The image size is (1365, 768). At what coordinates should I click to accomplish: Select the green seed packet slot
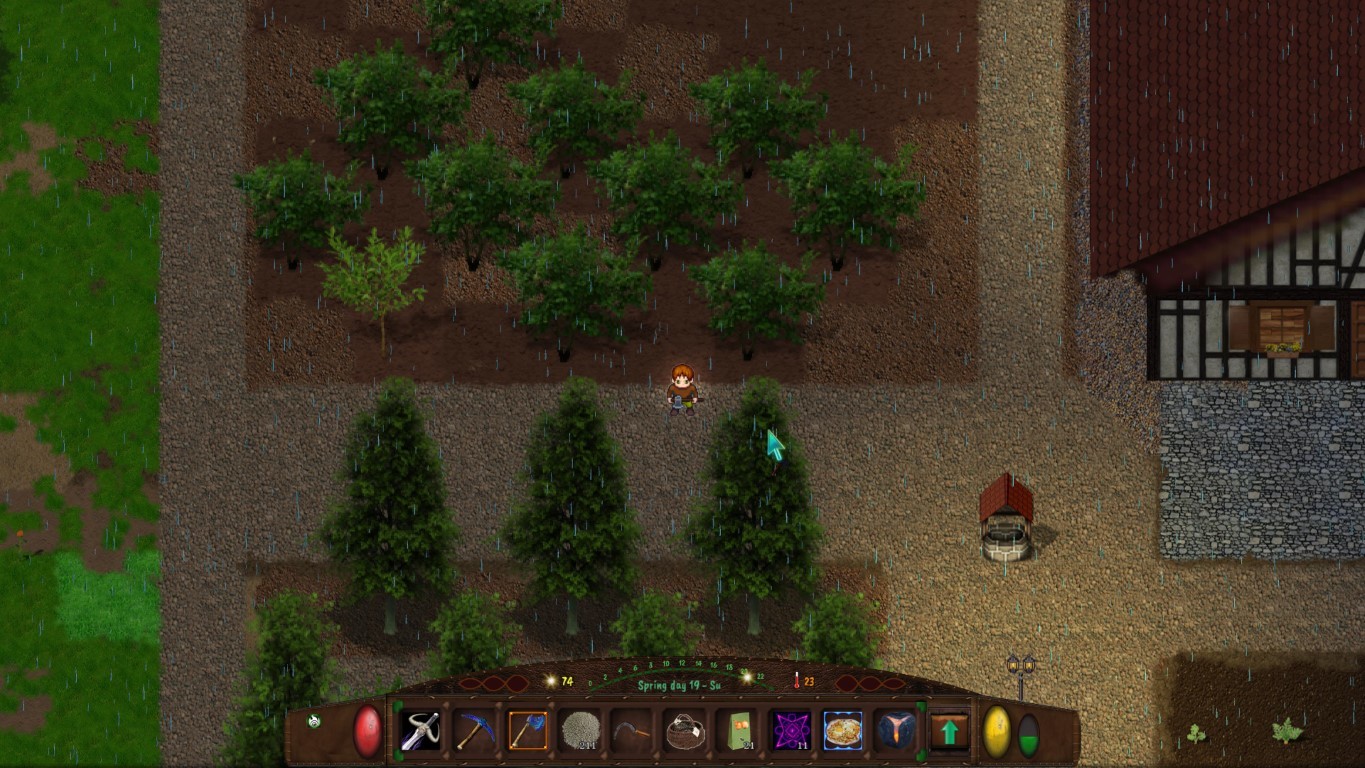738,731
